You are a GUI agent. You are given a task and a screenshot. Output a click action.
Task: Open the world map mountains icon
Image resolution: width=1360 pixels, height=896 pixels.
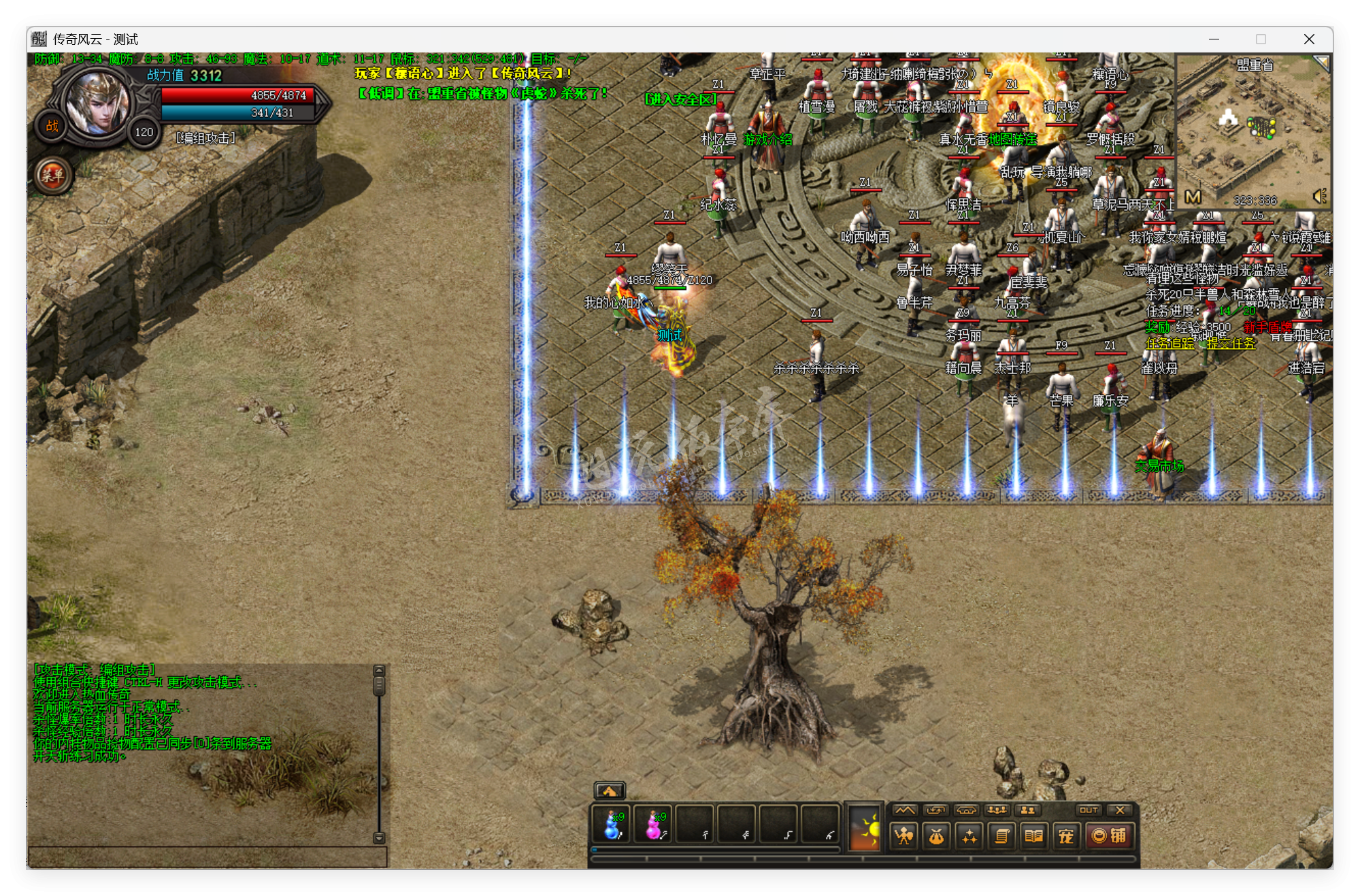point(906,810)
